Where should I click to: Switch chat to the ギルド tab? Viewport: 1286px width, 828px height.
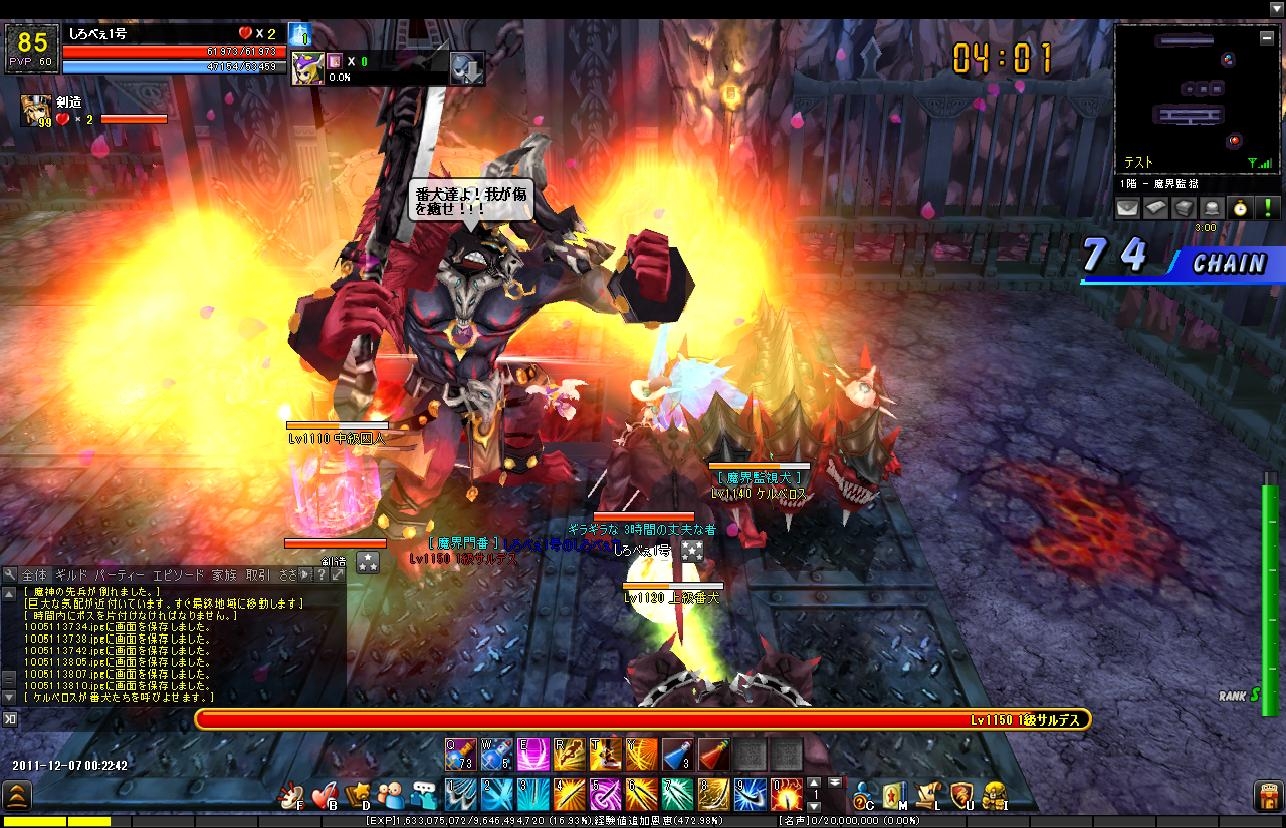tap(71, 575)
